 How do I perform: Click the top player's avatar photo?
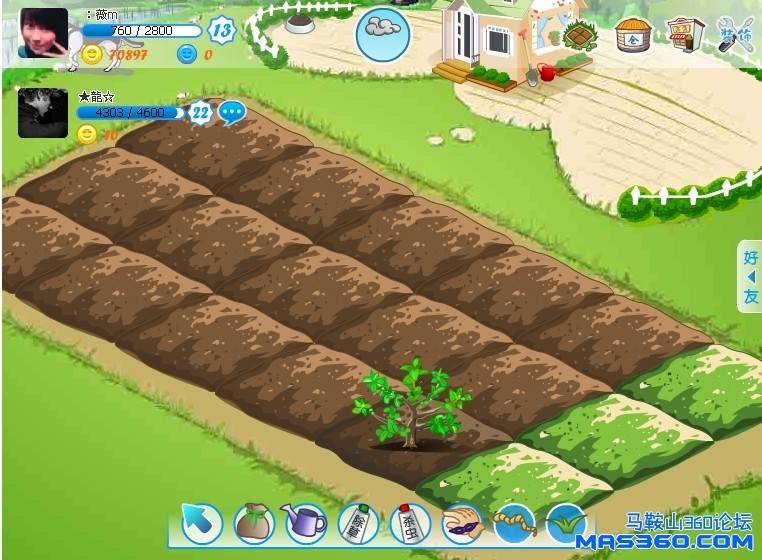pyautogui.click(x=44, y=32)
